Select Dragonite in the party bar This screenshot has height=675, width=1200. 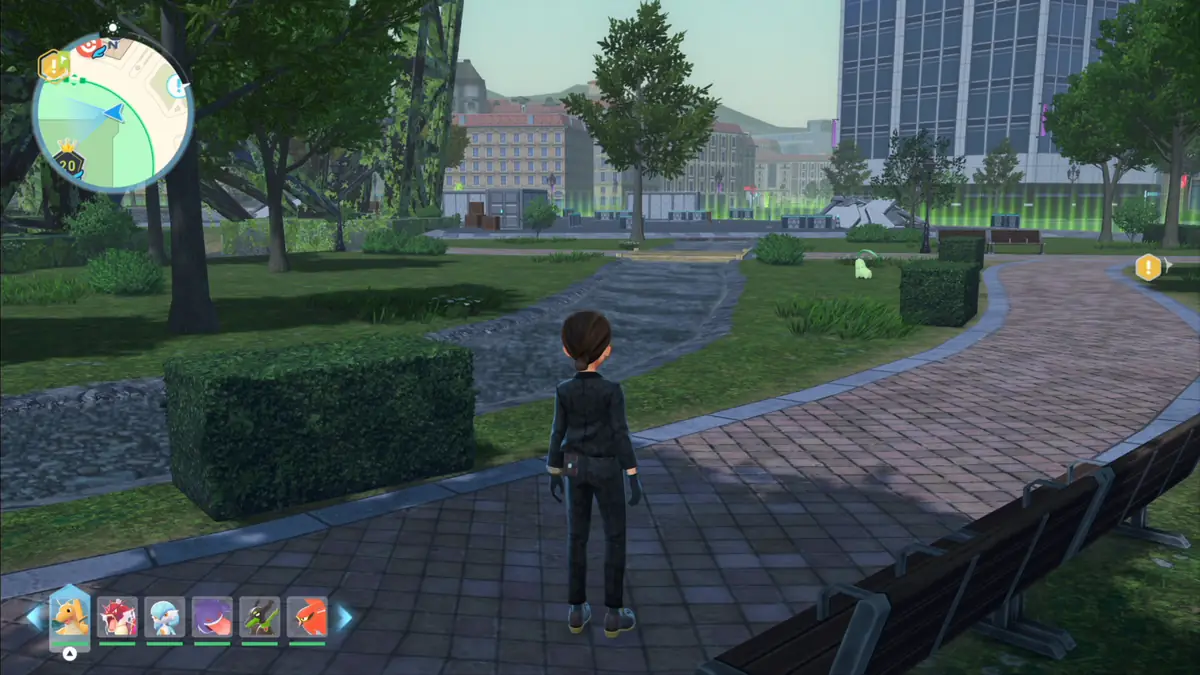pyautogui.click(x=70, y=614)
